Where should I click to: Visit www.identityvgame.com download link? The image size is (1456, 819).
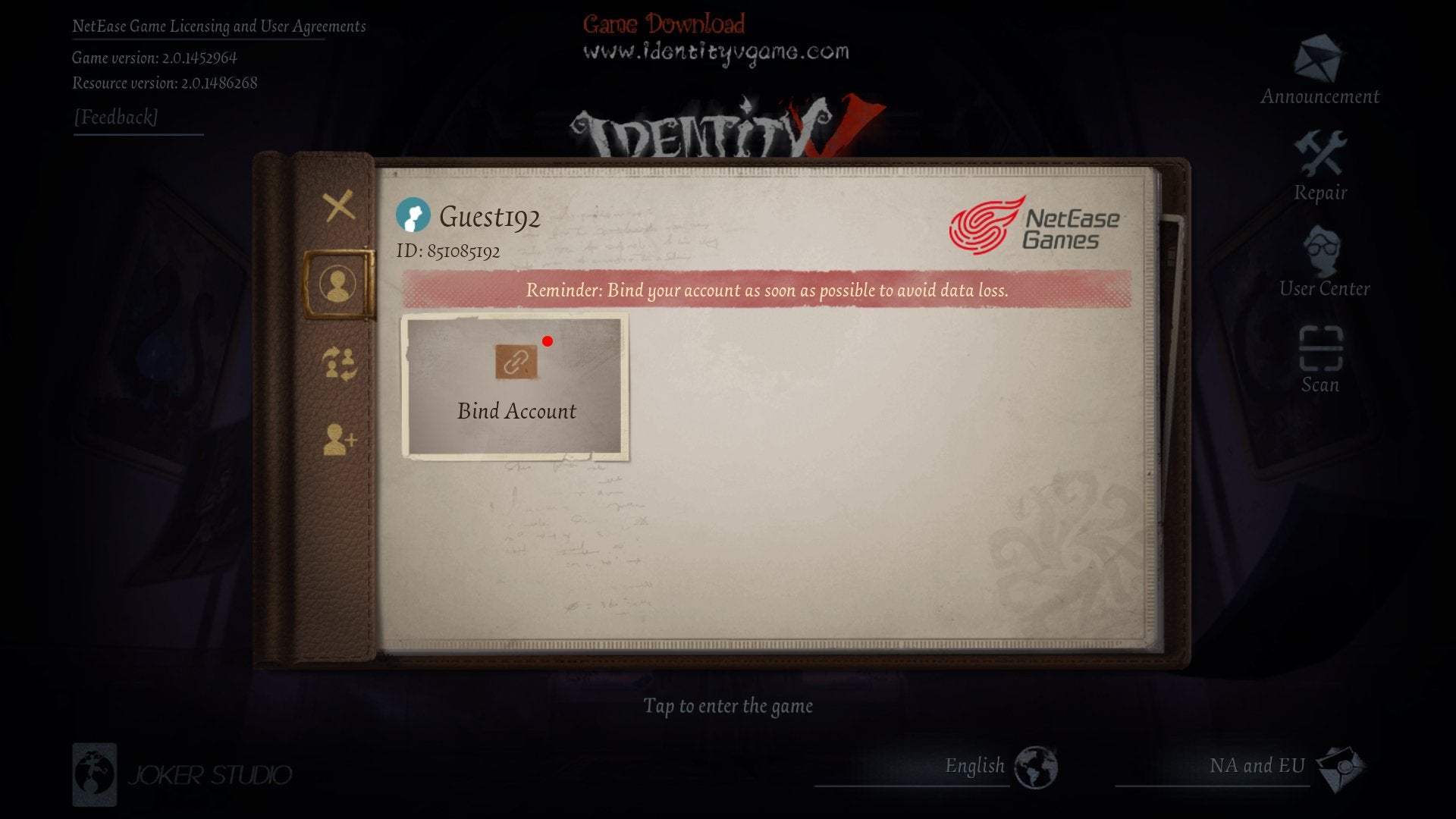(x=715, y=52)
